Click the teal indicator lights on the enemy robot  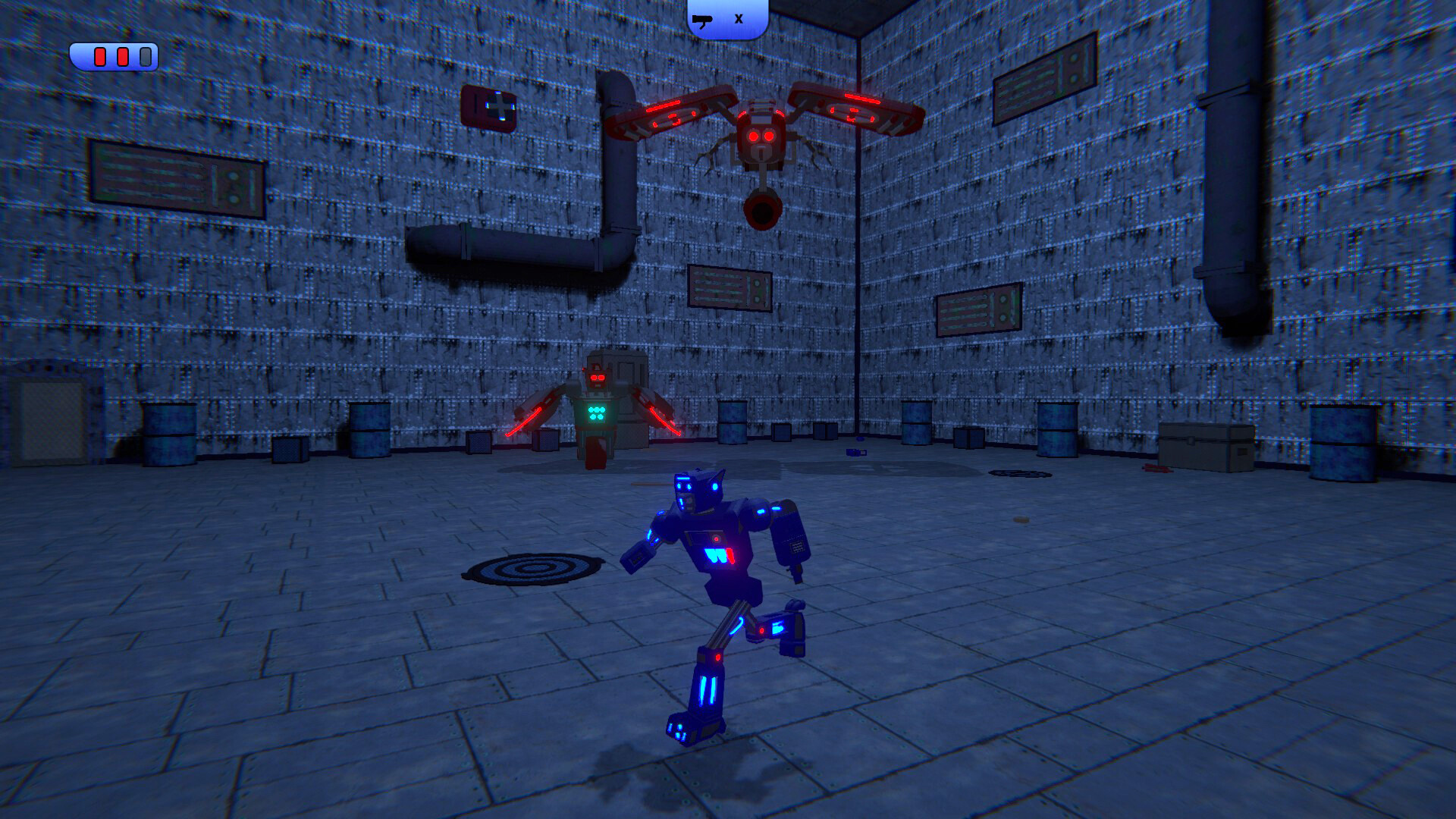point(595,412)
